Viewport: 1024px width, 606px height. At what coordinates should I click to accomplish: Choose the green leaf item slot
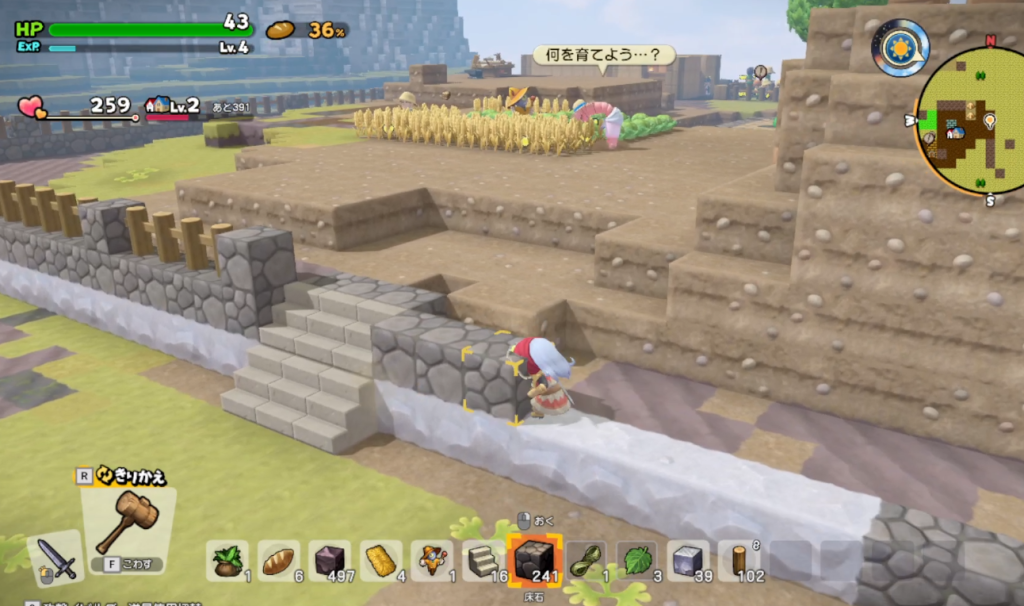pos(637,561)
